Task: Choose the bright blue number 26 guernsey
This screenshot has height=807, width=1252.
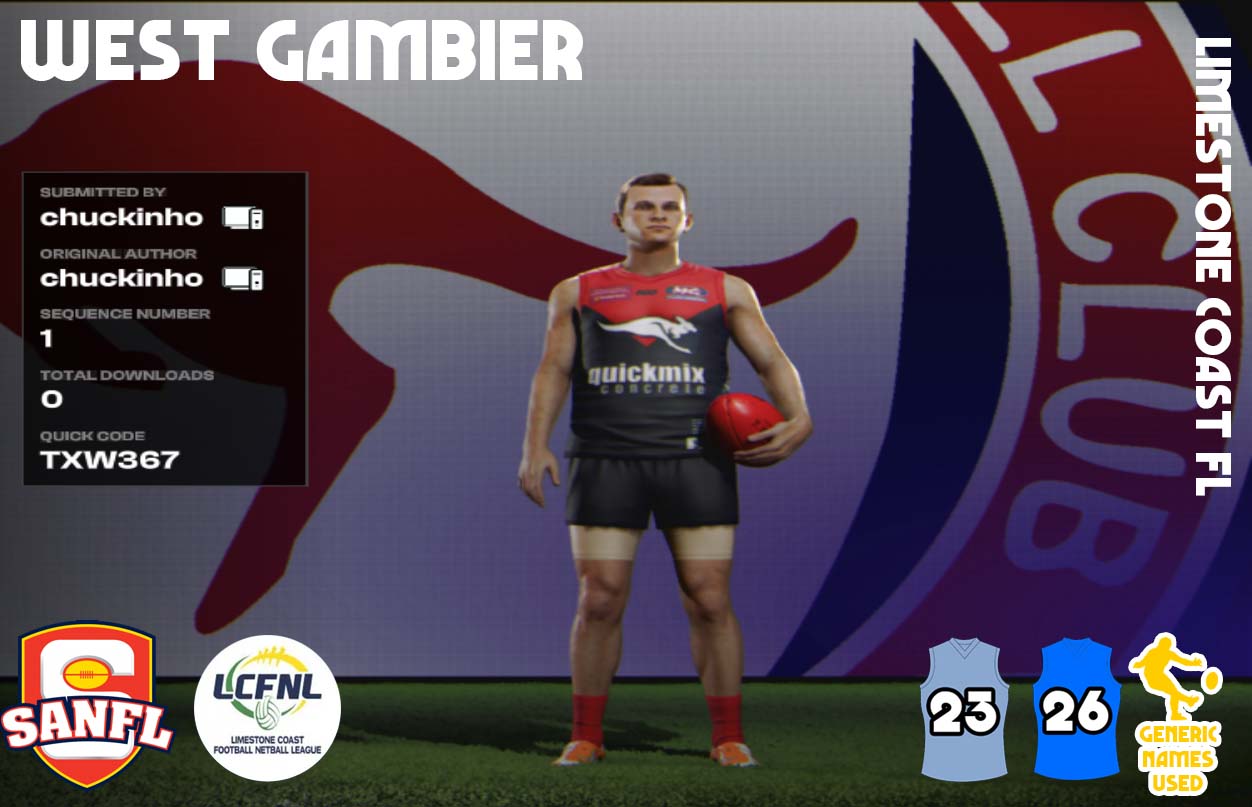Action: tap(1076, 709)
